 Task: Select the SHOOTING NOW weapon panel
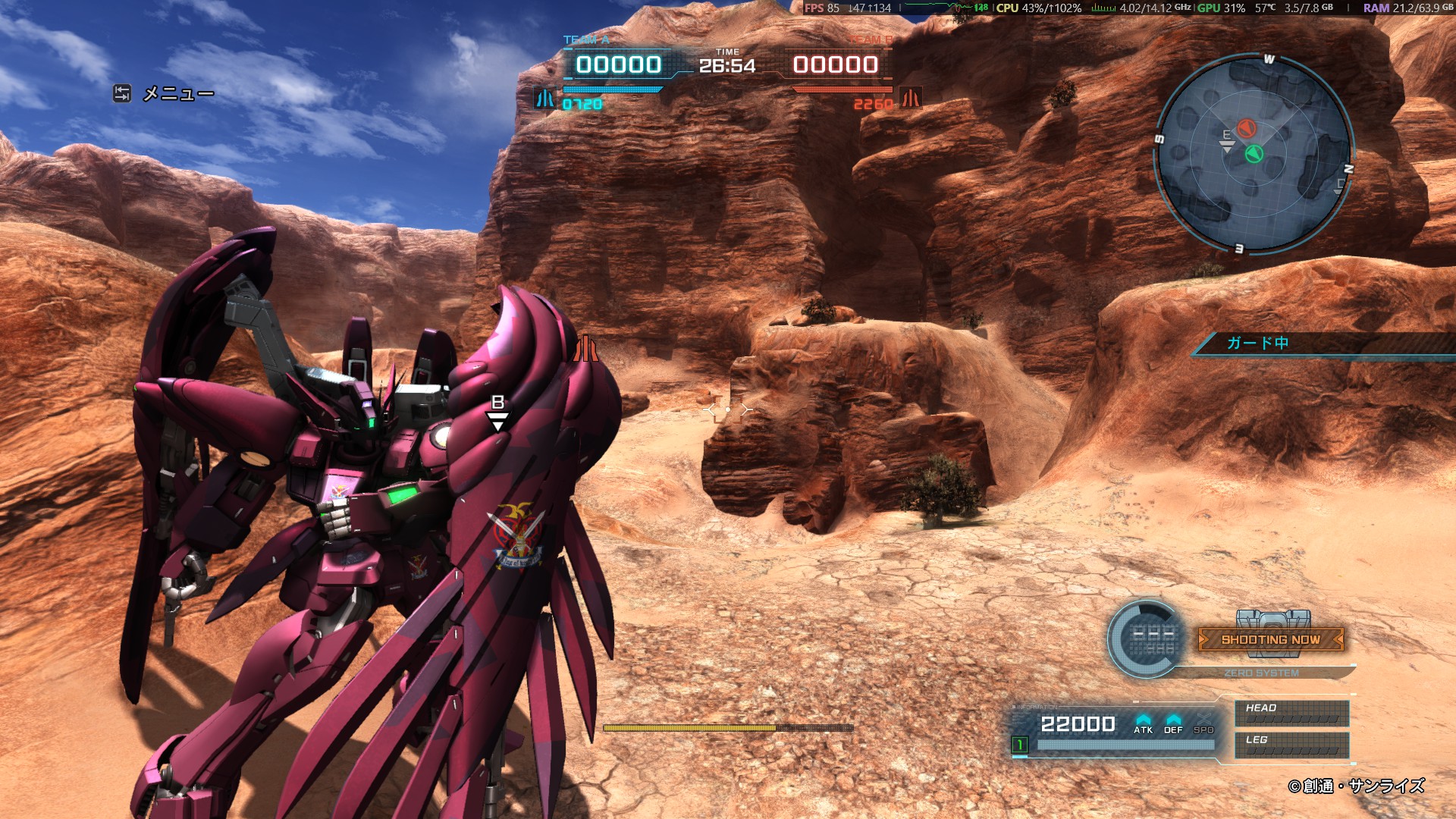tap(1270, 639)
